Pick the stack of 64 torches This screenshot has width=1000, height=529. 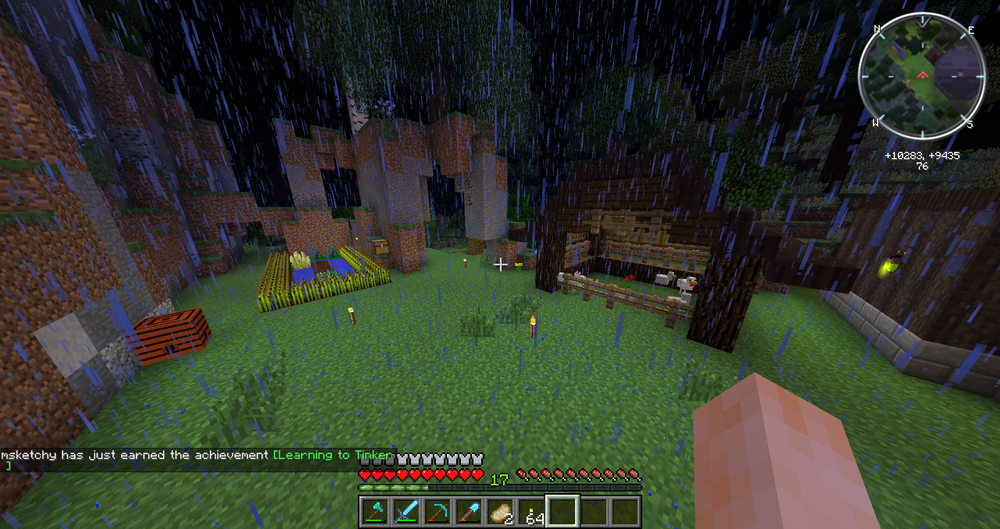tap(531, 511)
